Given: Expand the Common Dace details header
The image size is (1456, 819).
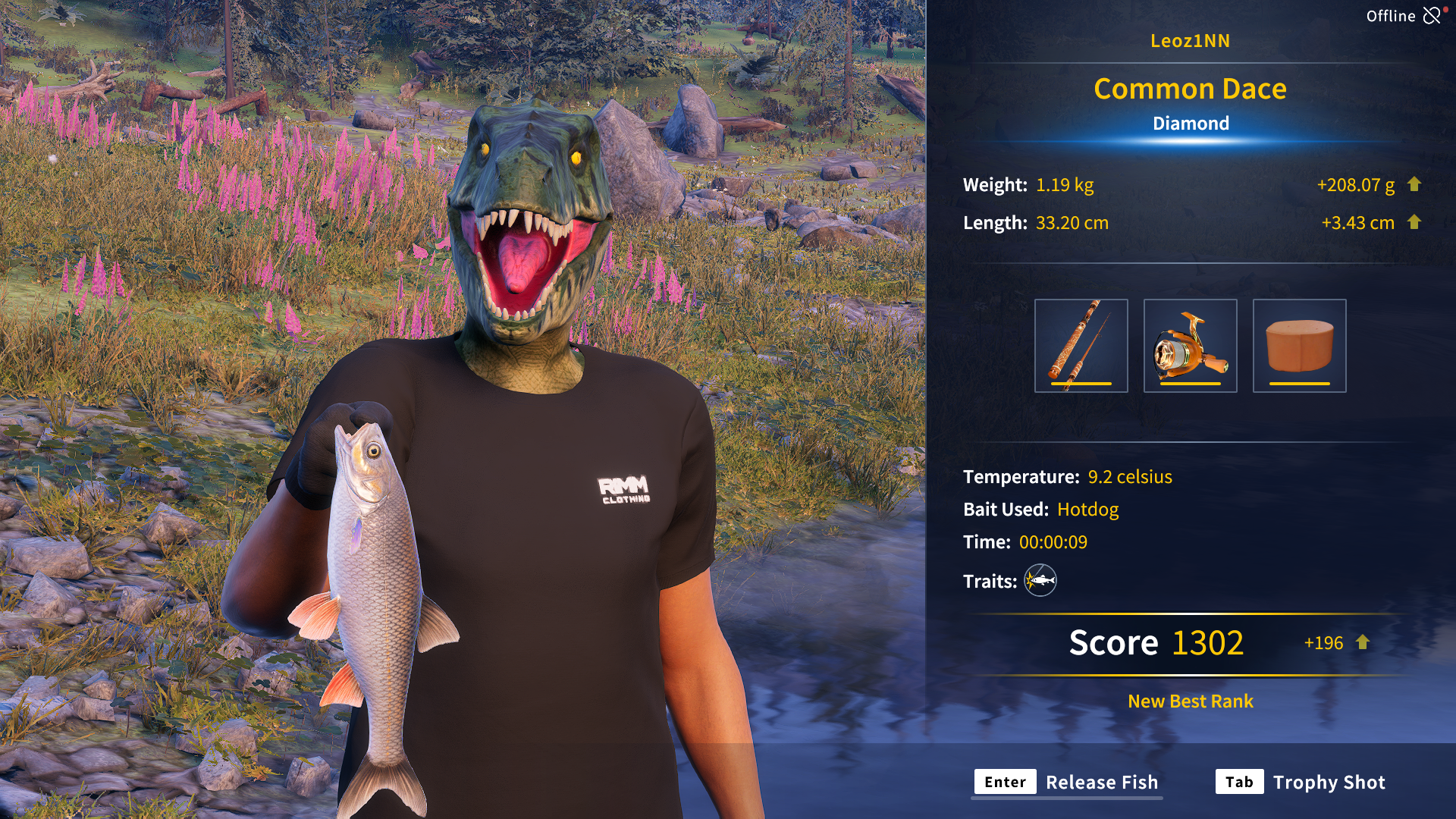Looking at the screenshot, I should tap(1189, 89).
